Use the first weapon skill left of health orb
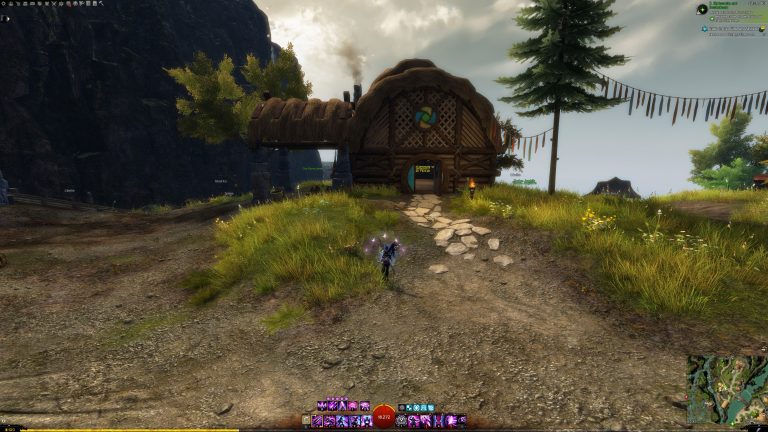Screen dimensions: 768x432 tap(318, 421)
